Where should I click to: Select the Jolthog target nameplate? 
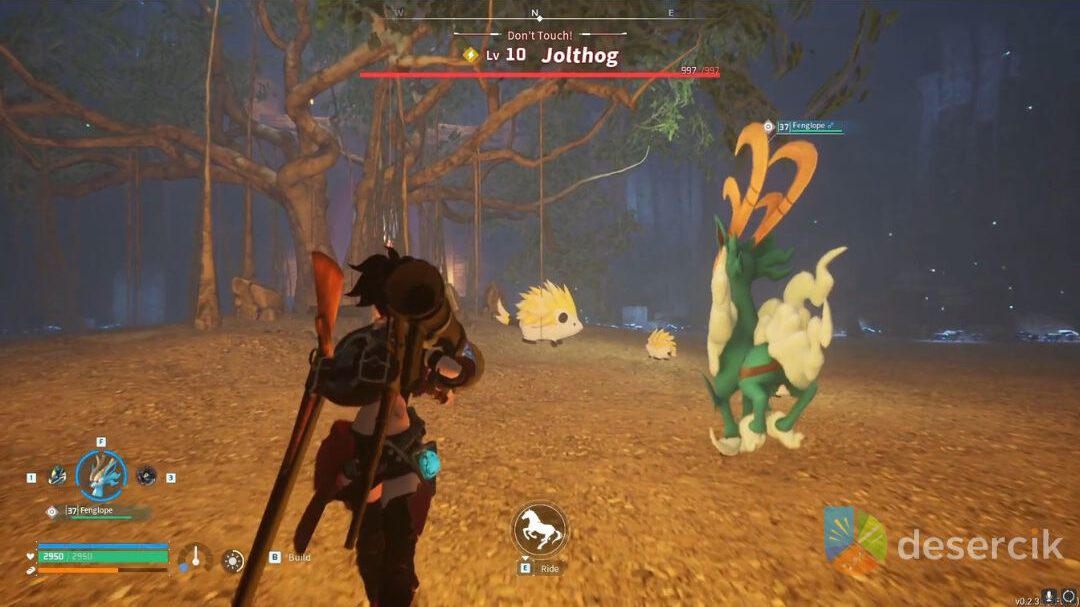579,56
